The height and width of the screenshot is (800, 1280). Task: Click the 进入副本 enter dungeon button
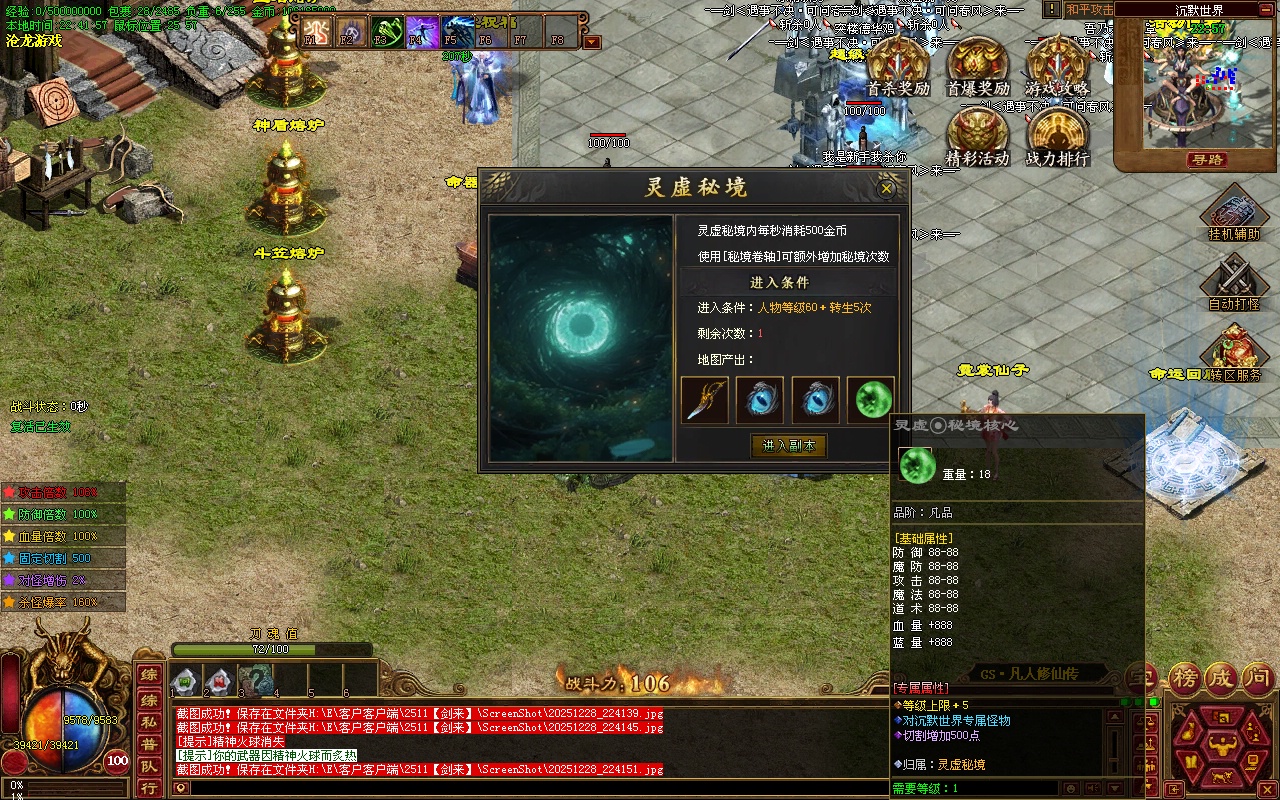point(789,446)
